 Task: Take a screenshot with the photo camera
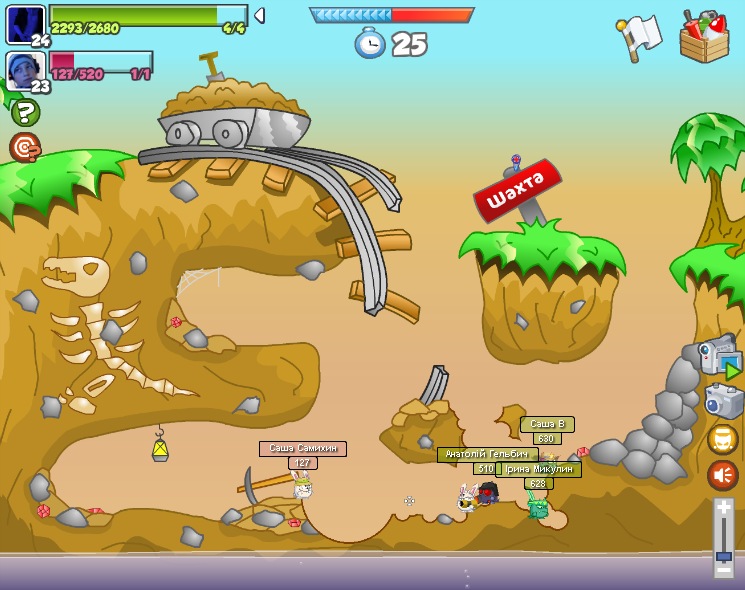click(723, 401)
